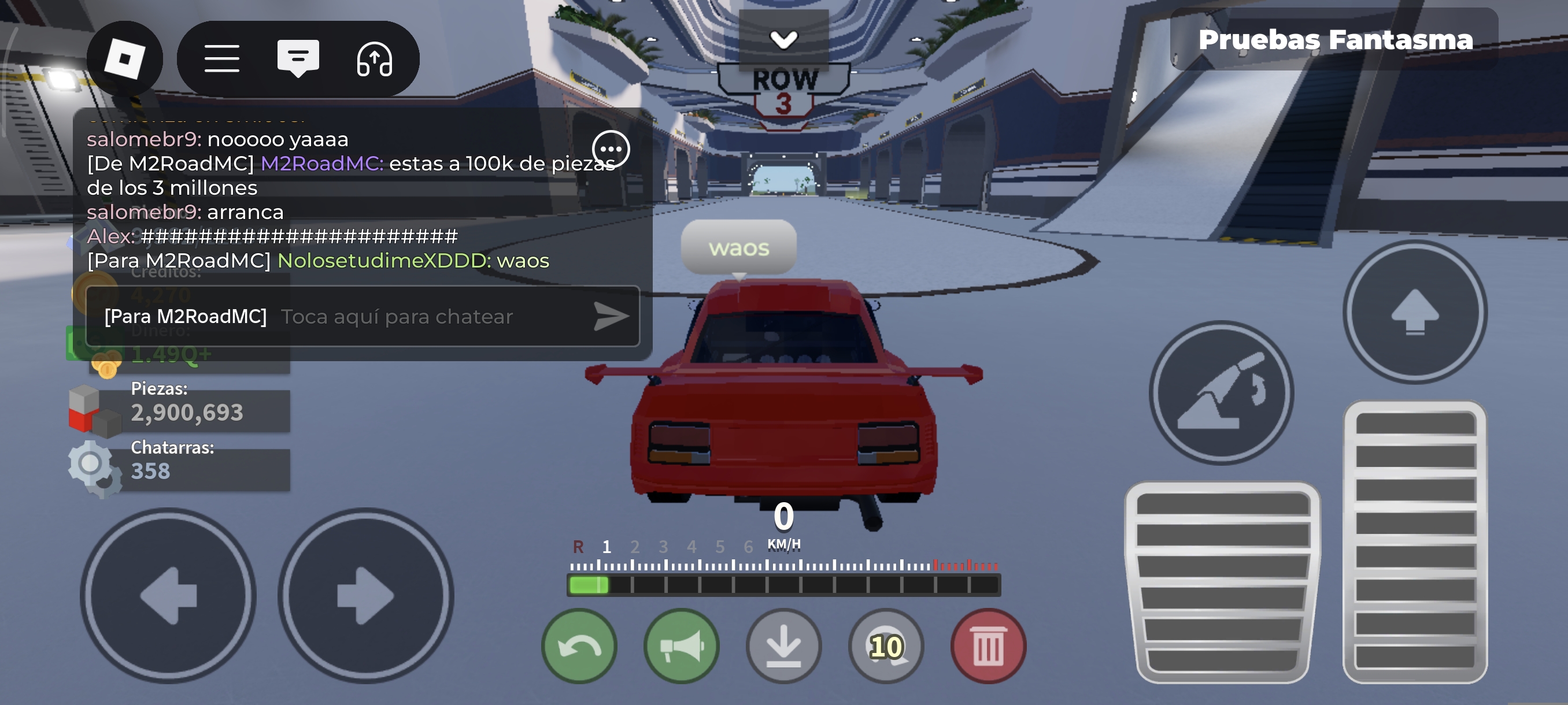Step on the tall gas pedal
The width and height of the screenshot is (1568, 705).
pos(1415,541)
